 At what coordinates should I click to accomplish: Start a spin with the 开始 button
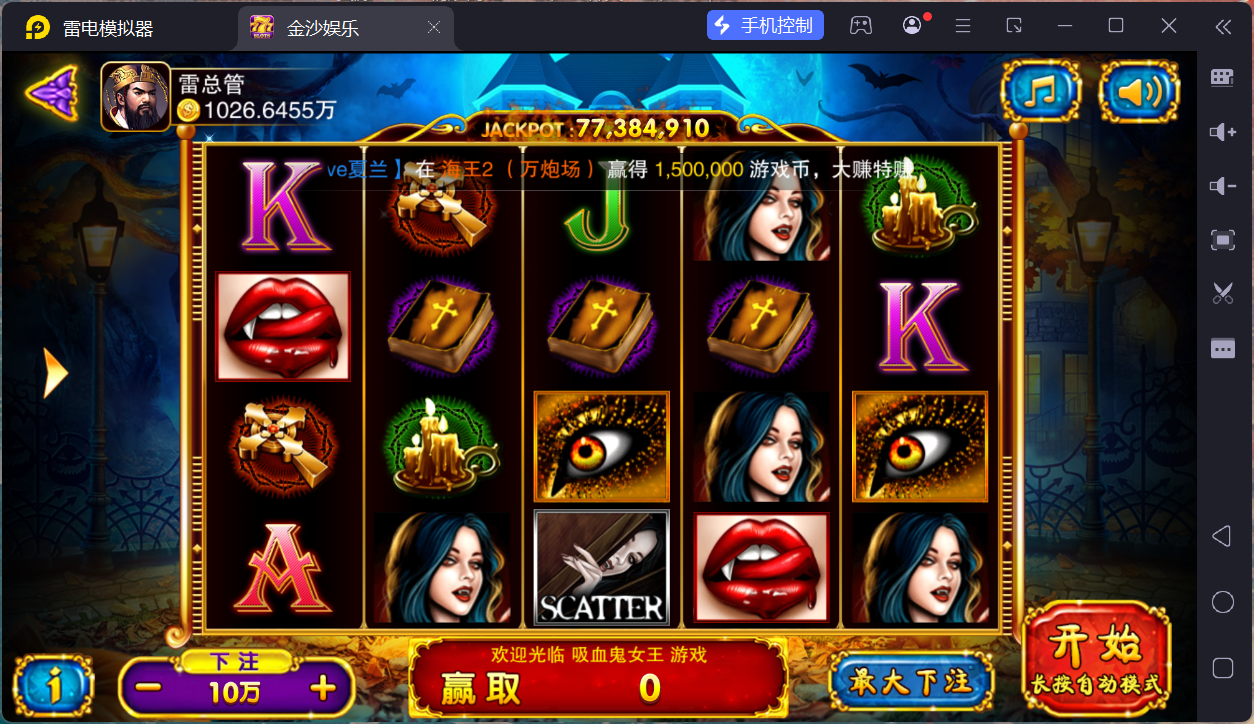pos(1097,658)
